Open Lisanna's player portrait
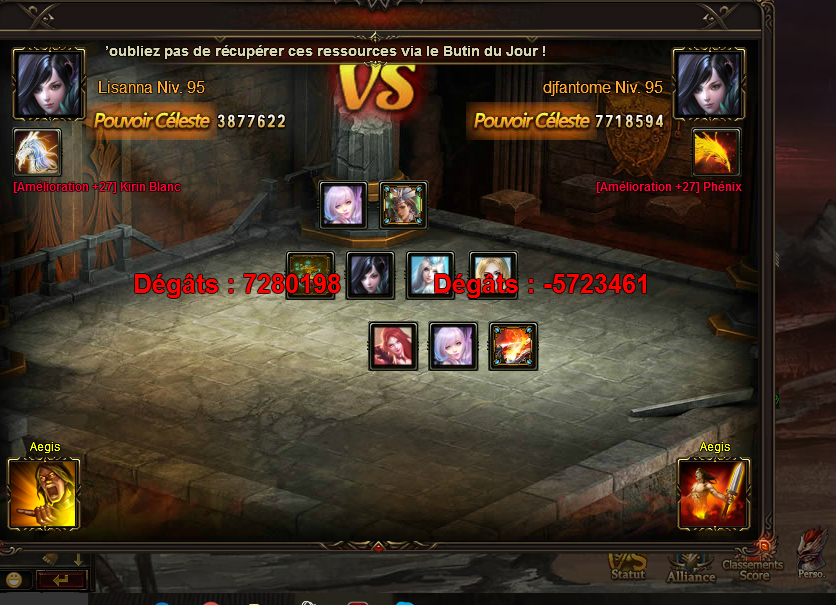Screen dimensions: 836x605 pyautogui.click(x=48, y=84)
